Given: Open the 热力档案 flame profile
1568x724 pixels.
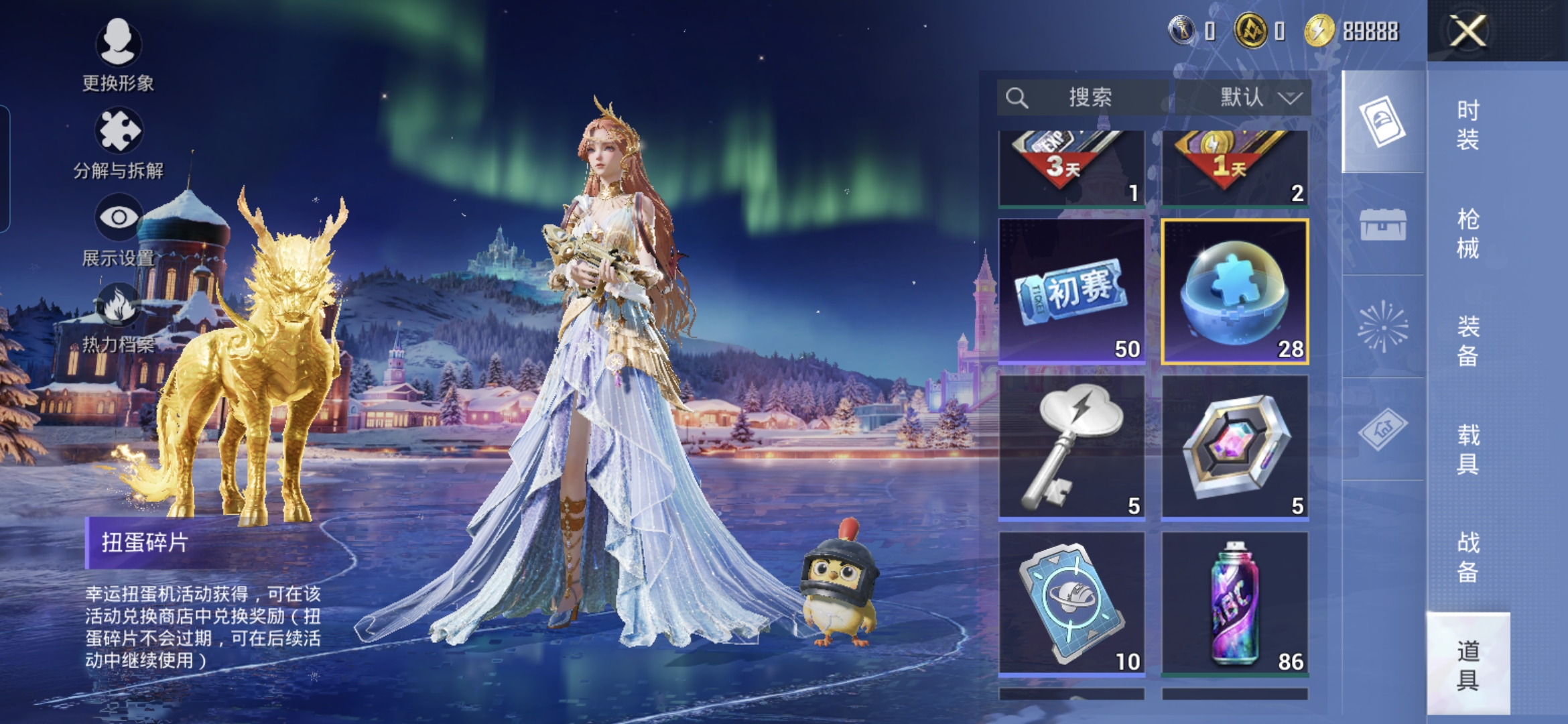Looking at the screenshot, I should click(118, 319).
